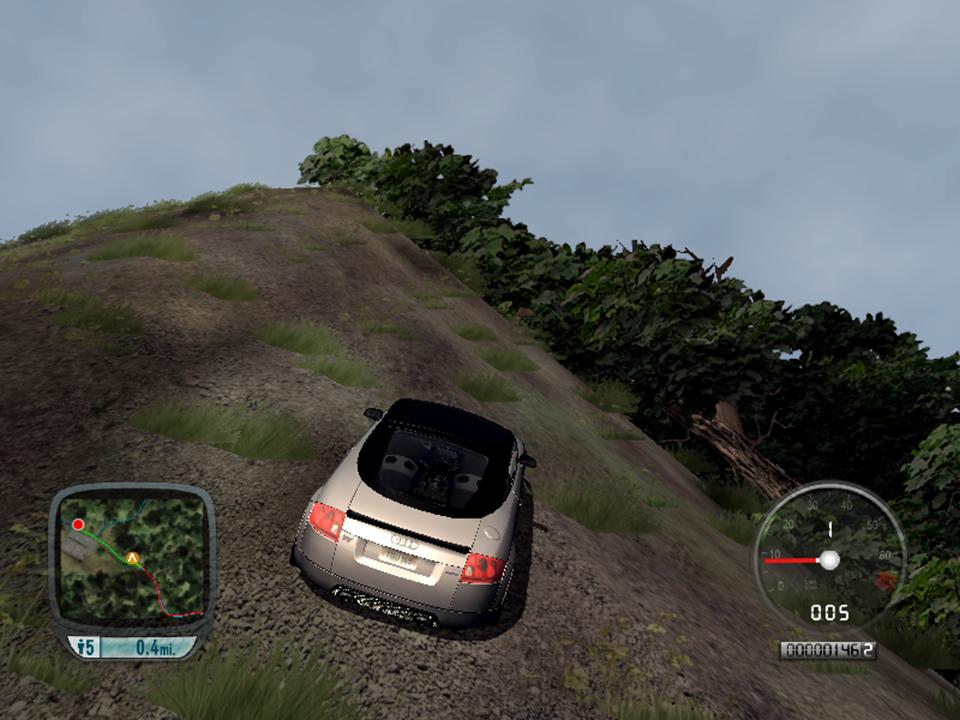Click the orange player arrow on minimap

point(133,557)
